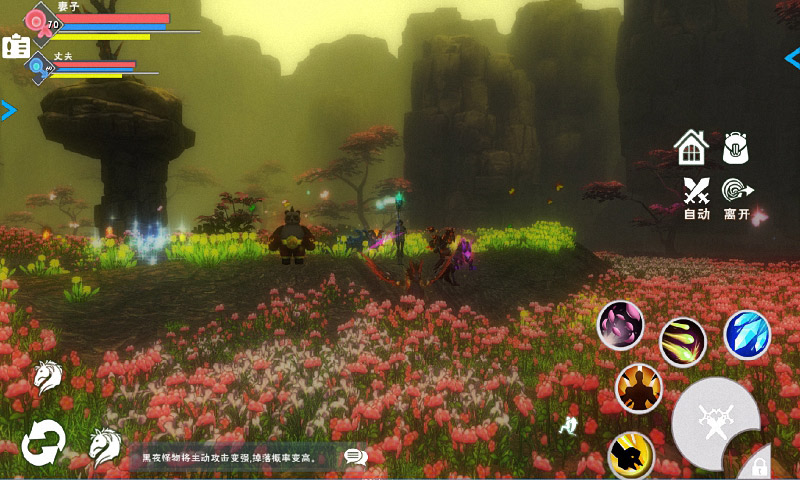Select the 丈夫 partner portrait
Screen dimensions: 800x480
39,67
